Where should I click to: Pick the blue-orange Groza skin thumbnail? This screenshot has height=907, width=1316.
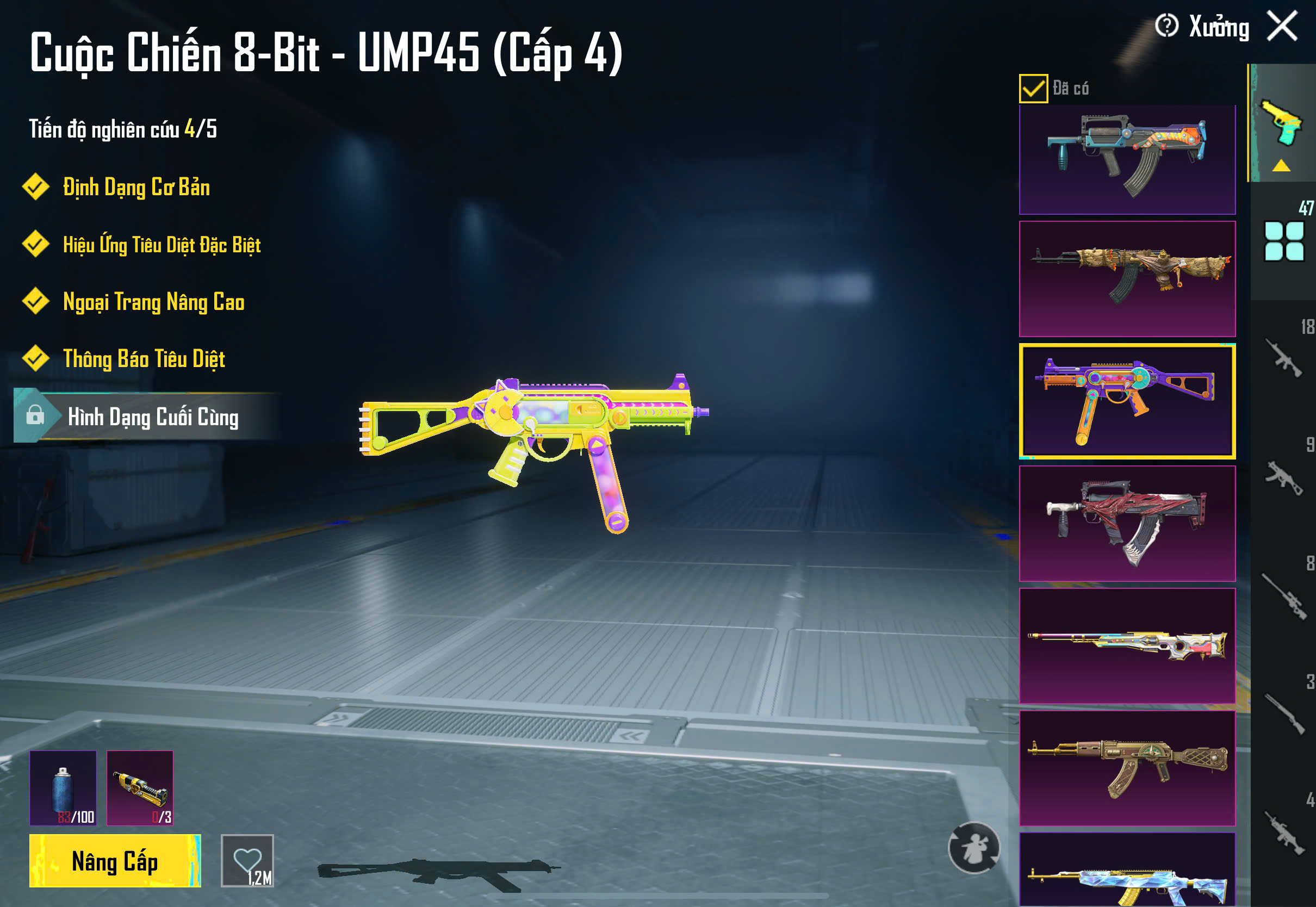click(x=1127, y=159)
